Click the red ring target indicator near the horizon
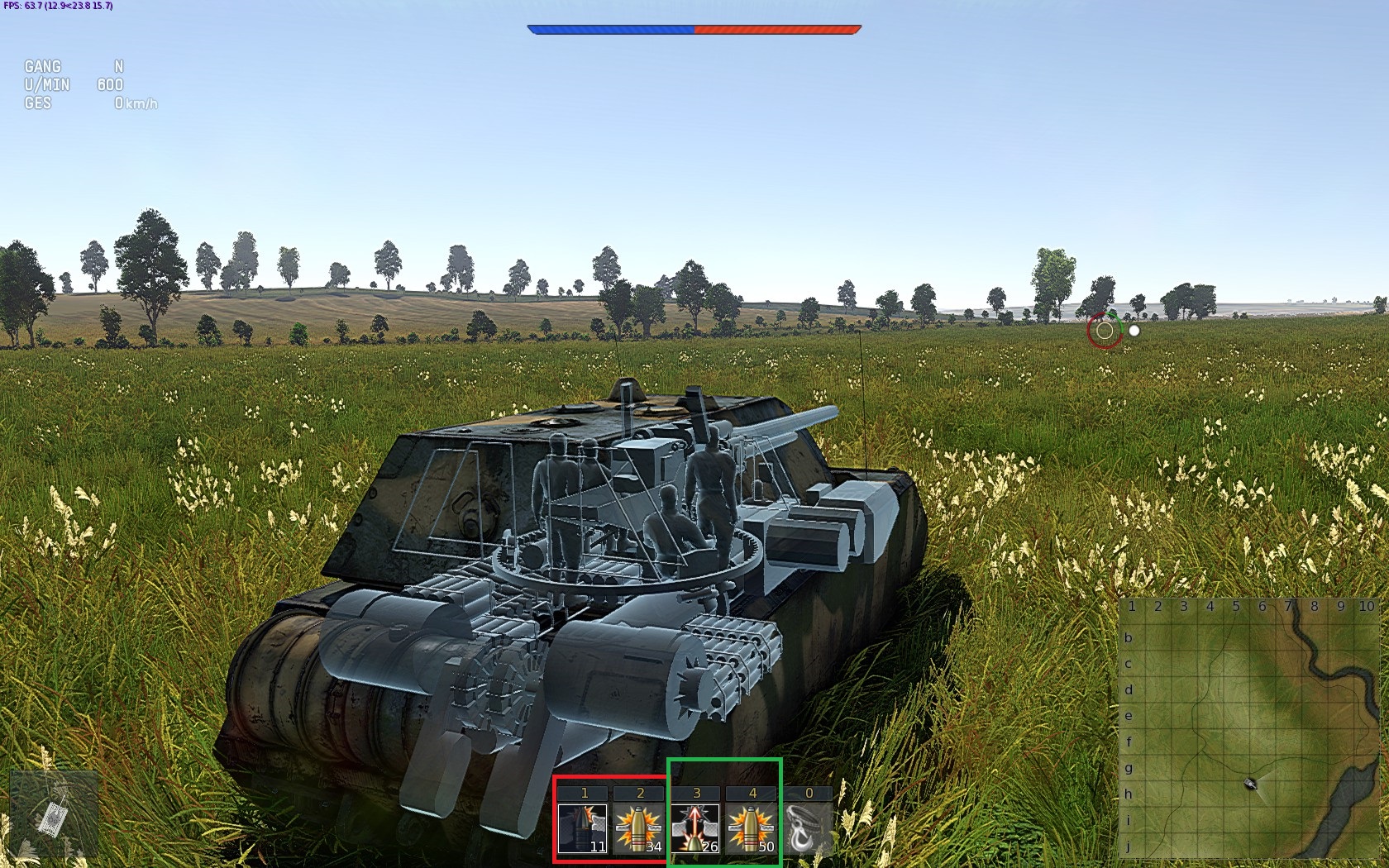Image resolution: width=1389 pixels, height=868 pixels. pyautogui.click(x=1105, y=331)
